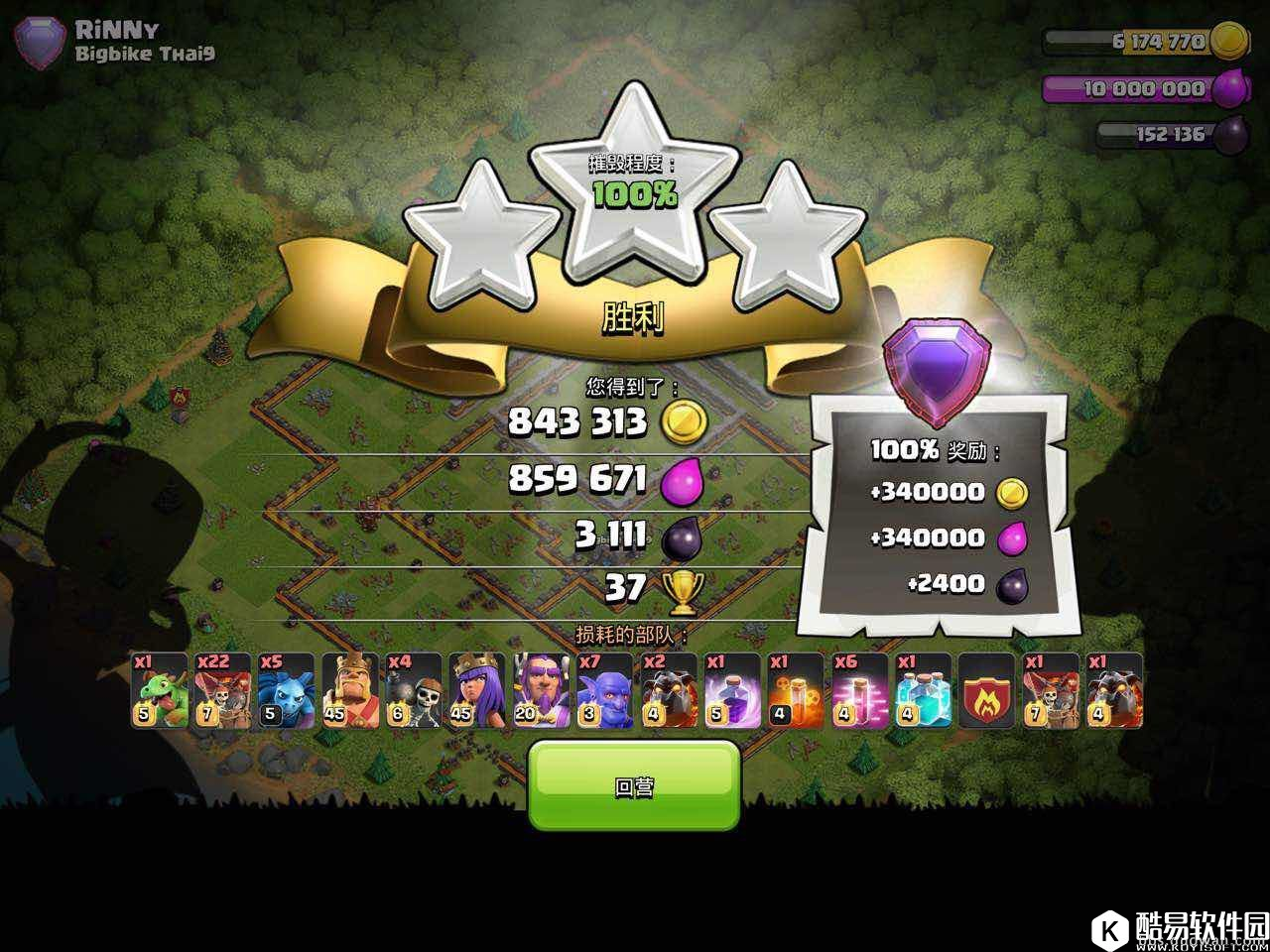Select the Baby Dragon troop card
This screenshot has height=952, width=1270.
159,690
